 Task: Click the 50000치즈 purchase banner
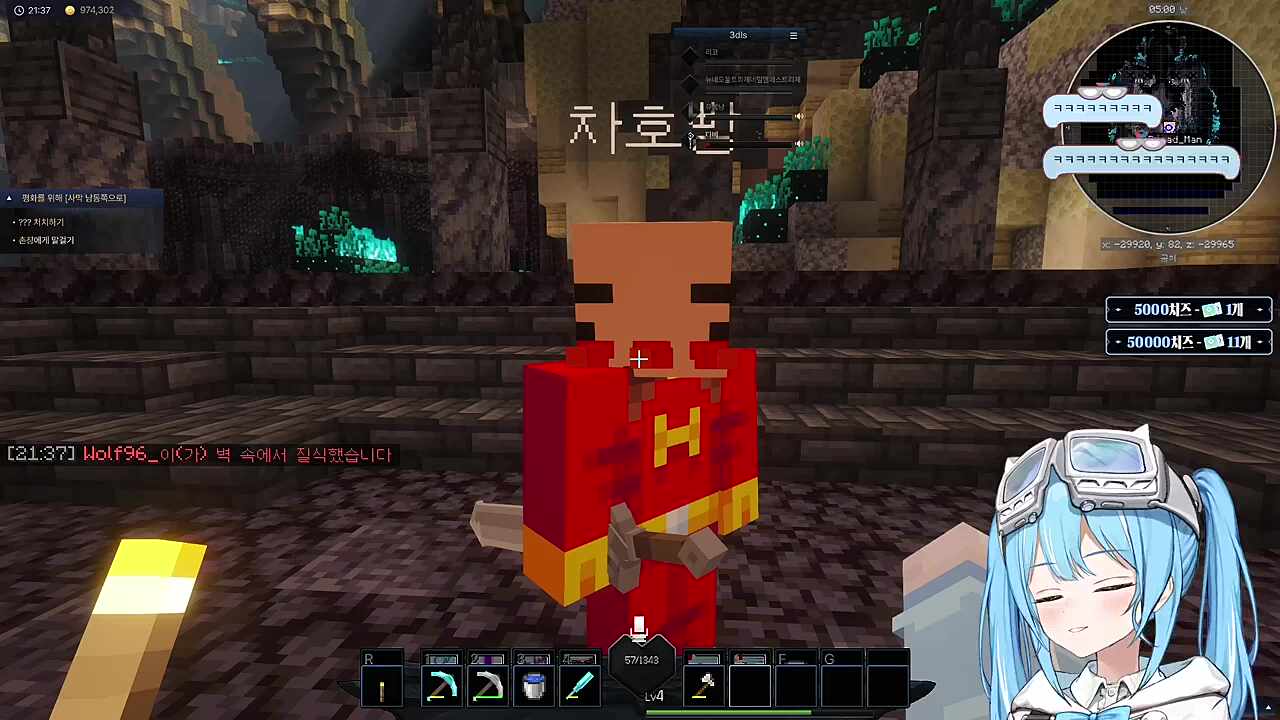click(x=1188, y=342)
